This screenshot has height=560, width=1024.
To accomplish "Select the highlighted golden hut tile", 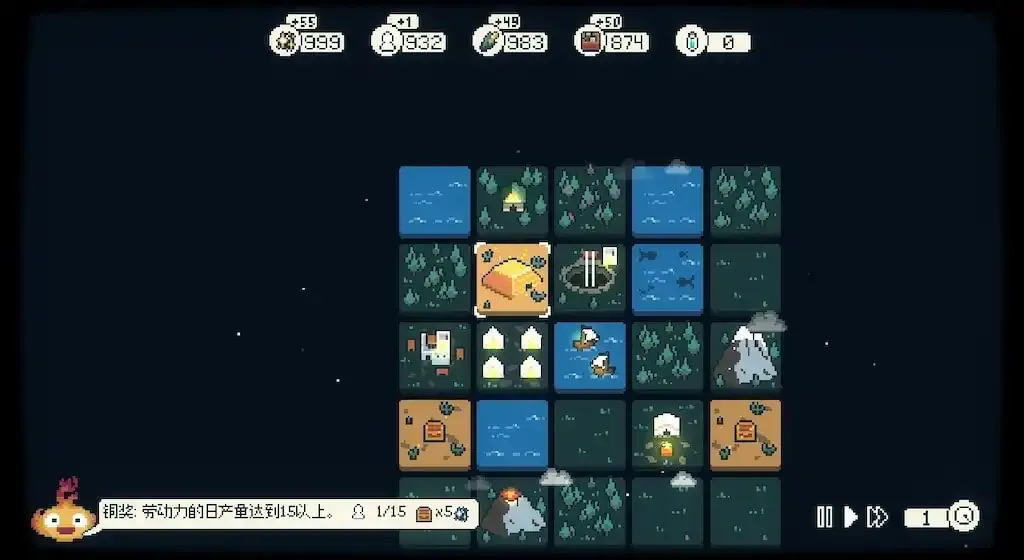I will [x=512, y=280].
